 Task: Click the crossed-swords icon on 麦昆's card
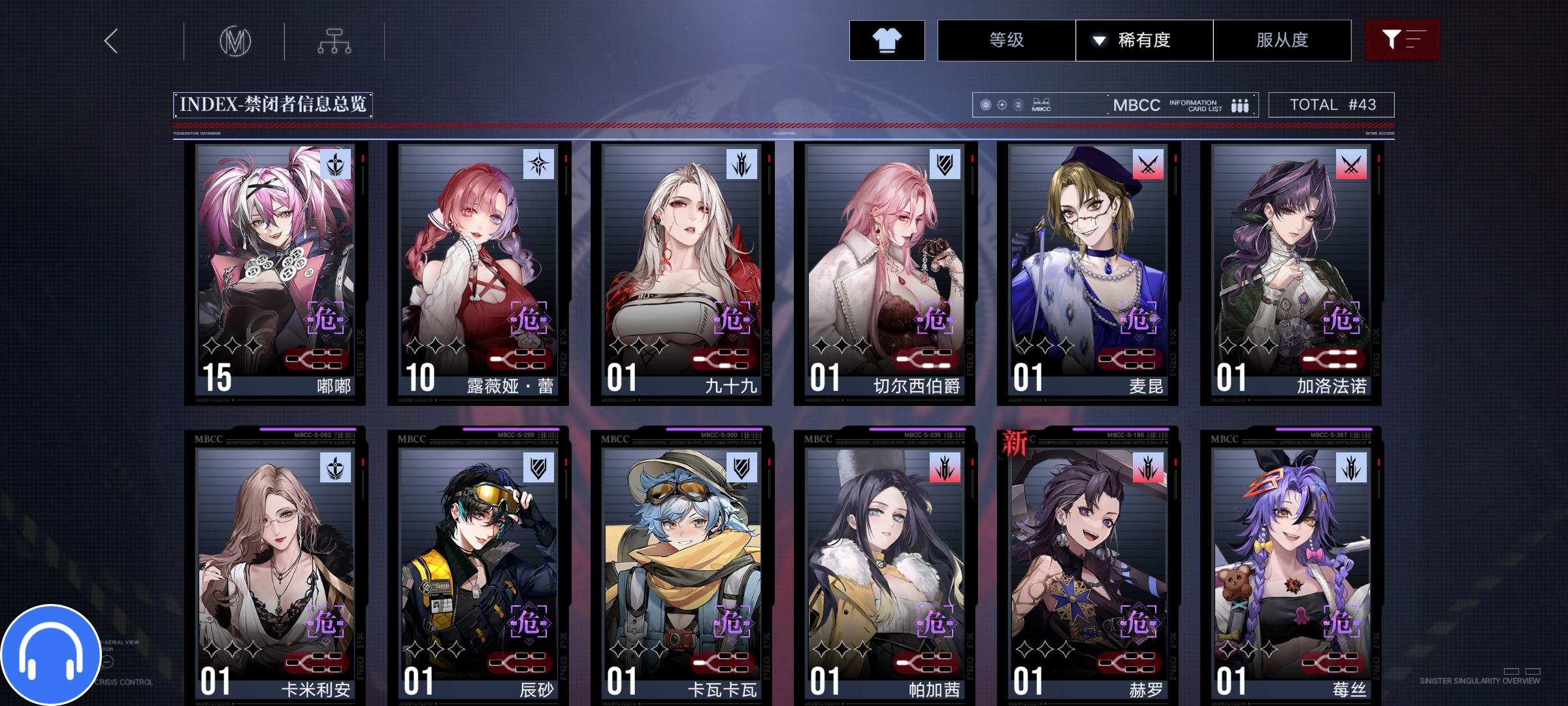1149,165
